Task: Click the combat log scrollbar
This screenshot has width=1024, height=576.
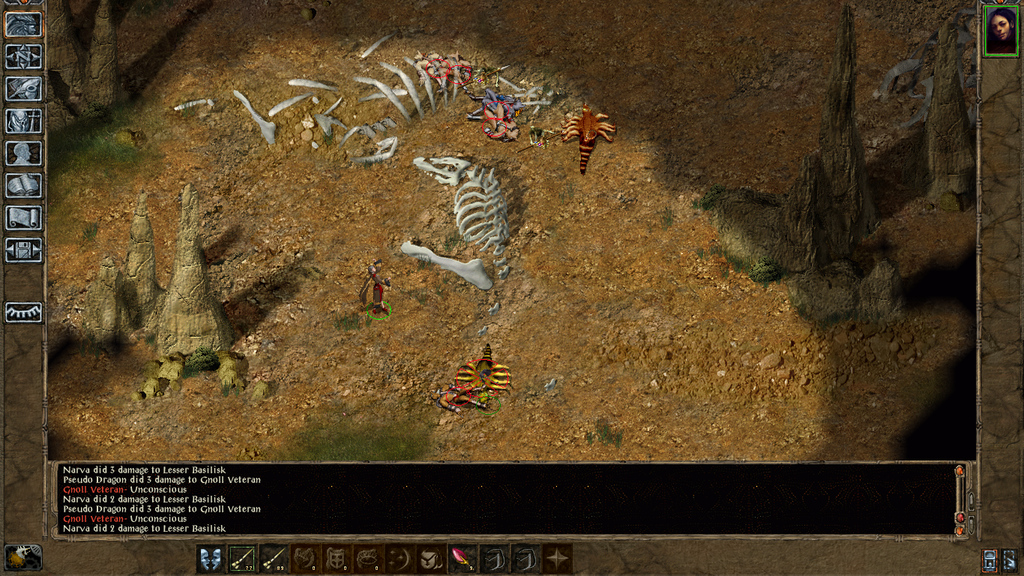Action: click(x=960, y=498)
